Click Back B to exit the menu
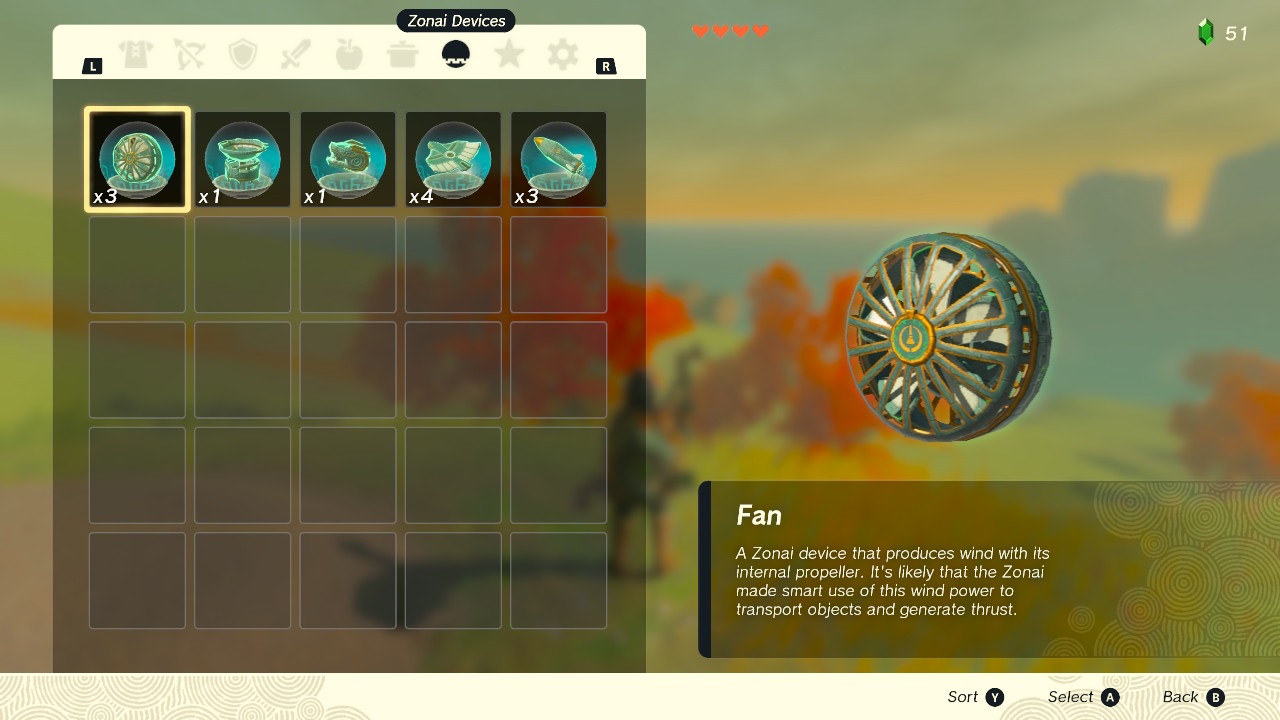 click(x=1193, y=697)
